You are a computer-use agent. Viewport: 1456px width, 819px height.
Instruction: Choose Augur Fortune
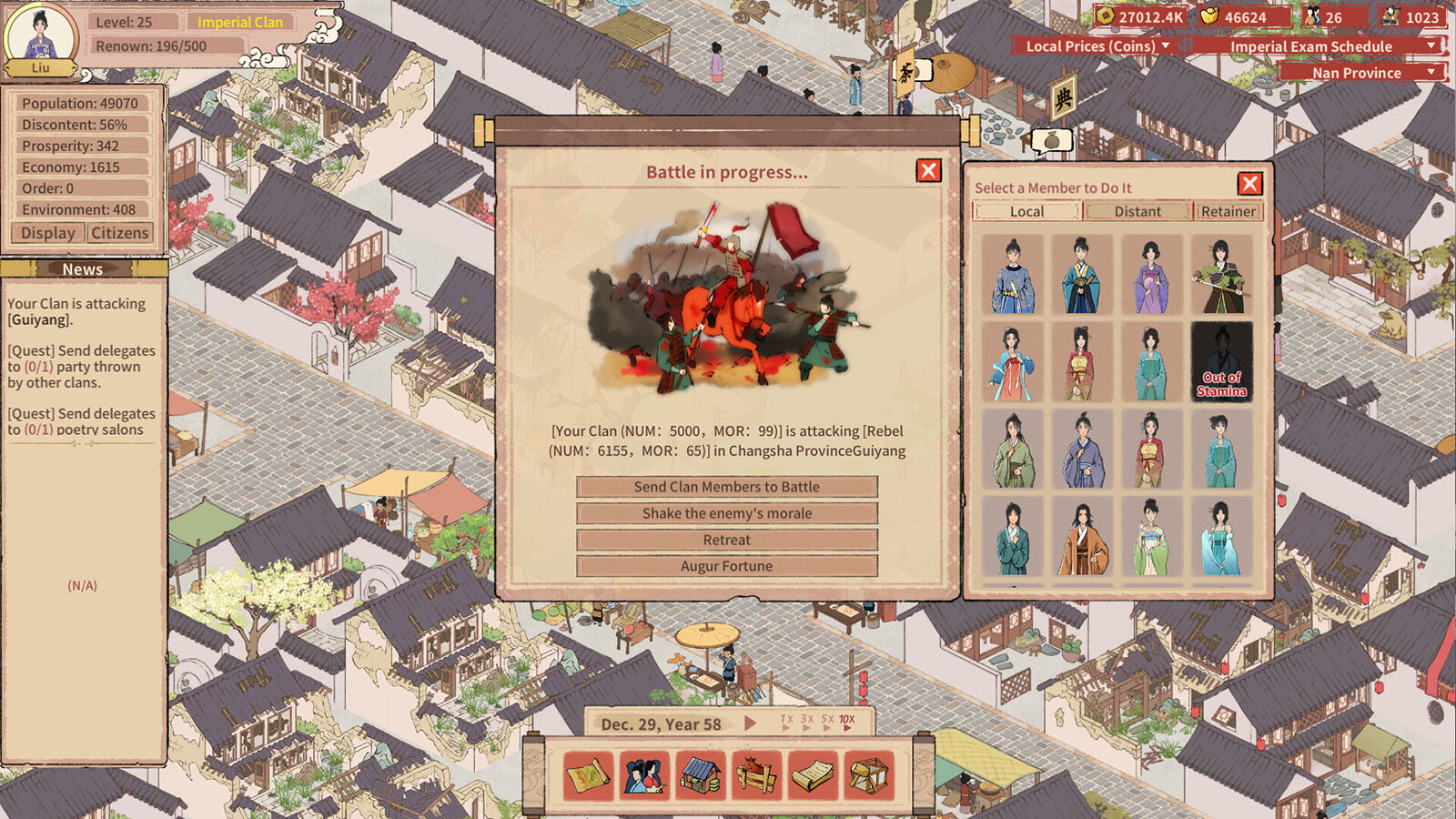point(726,566)
